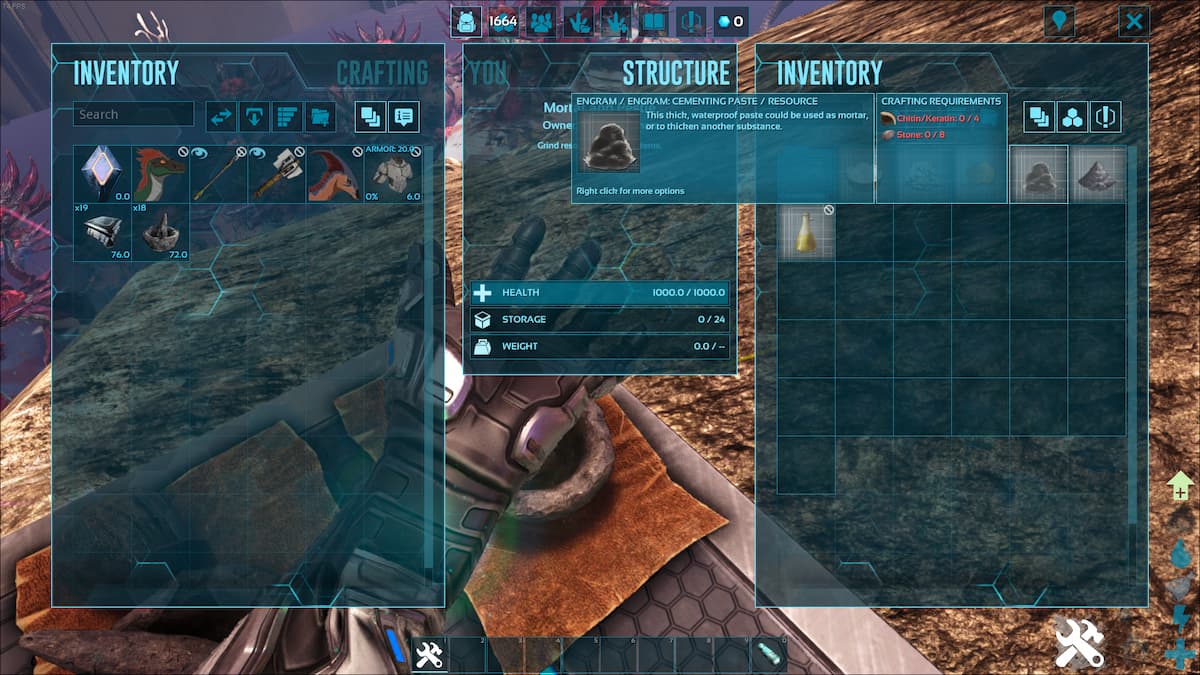Viewport: 1200px width, 675px height.
Task: Pick the chest armor piece slot
Action: 393,174
